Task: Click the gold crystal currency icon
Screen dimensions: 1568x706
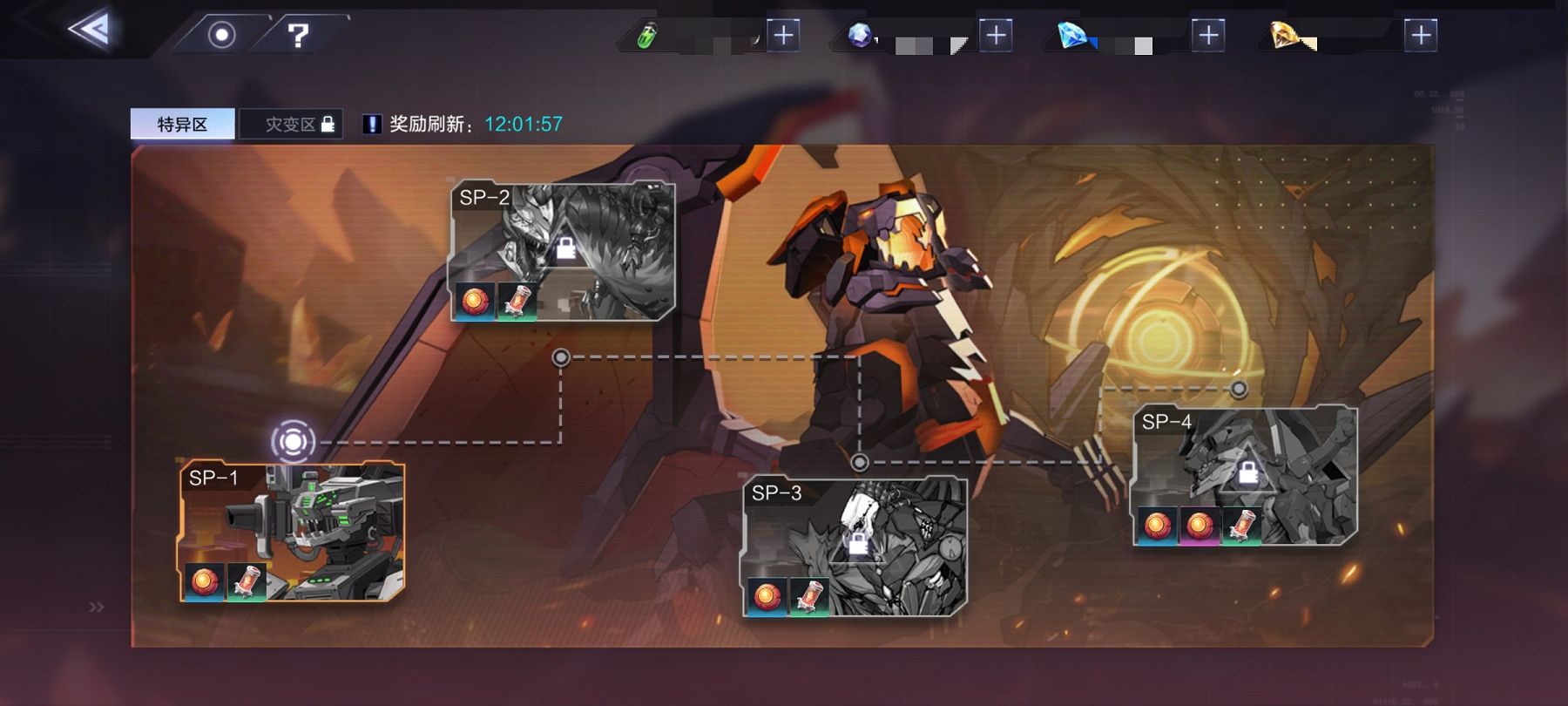Action: click(1285, 35)
